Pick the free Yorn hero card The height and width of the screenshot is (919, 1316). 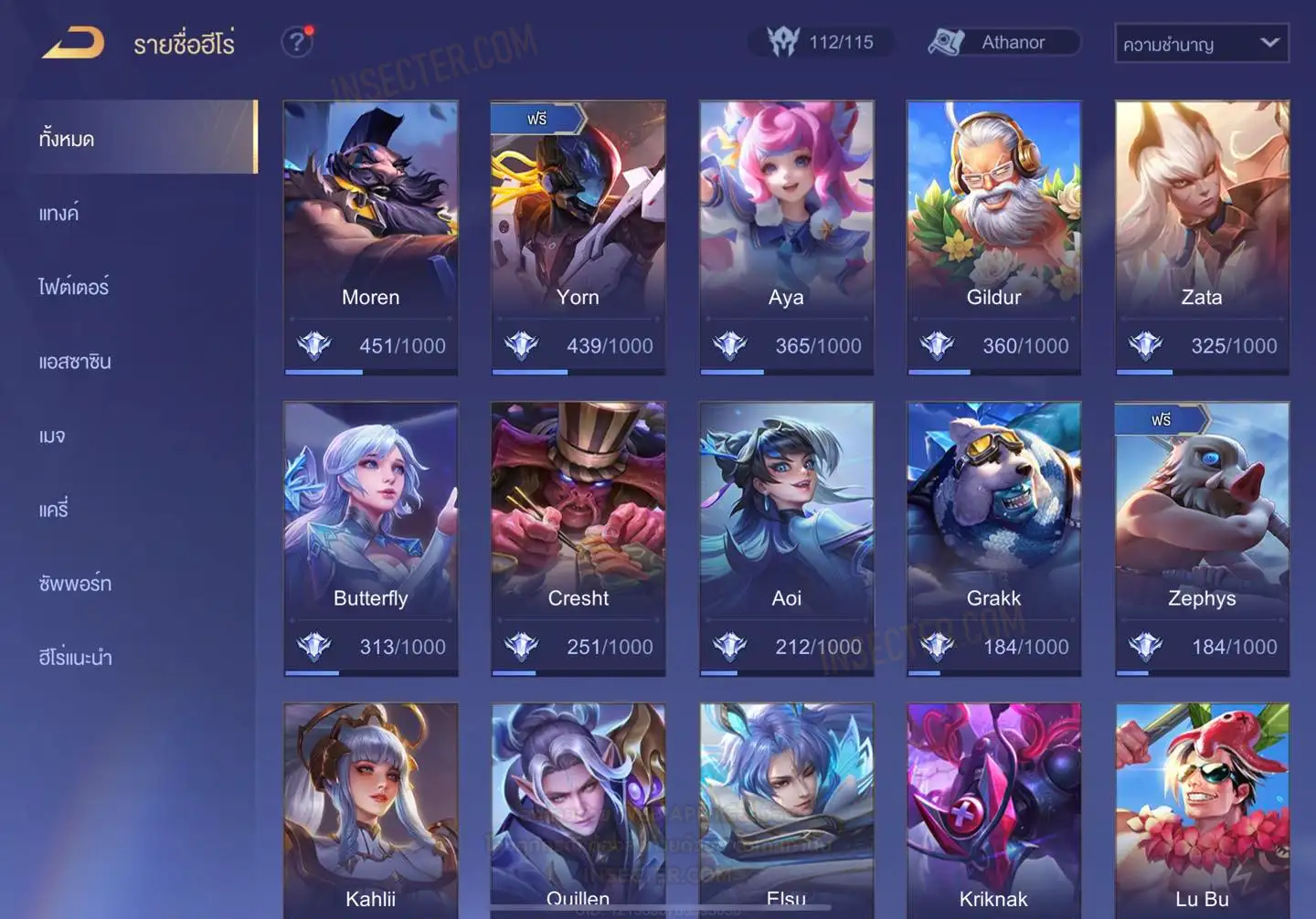coord(578,237)
